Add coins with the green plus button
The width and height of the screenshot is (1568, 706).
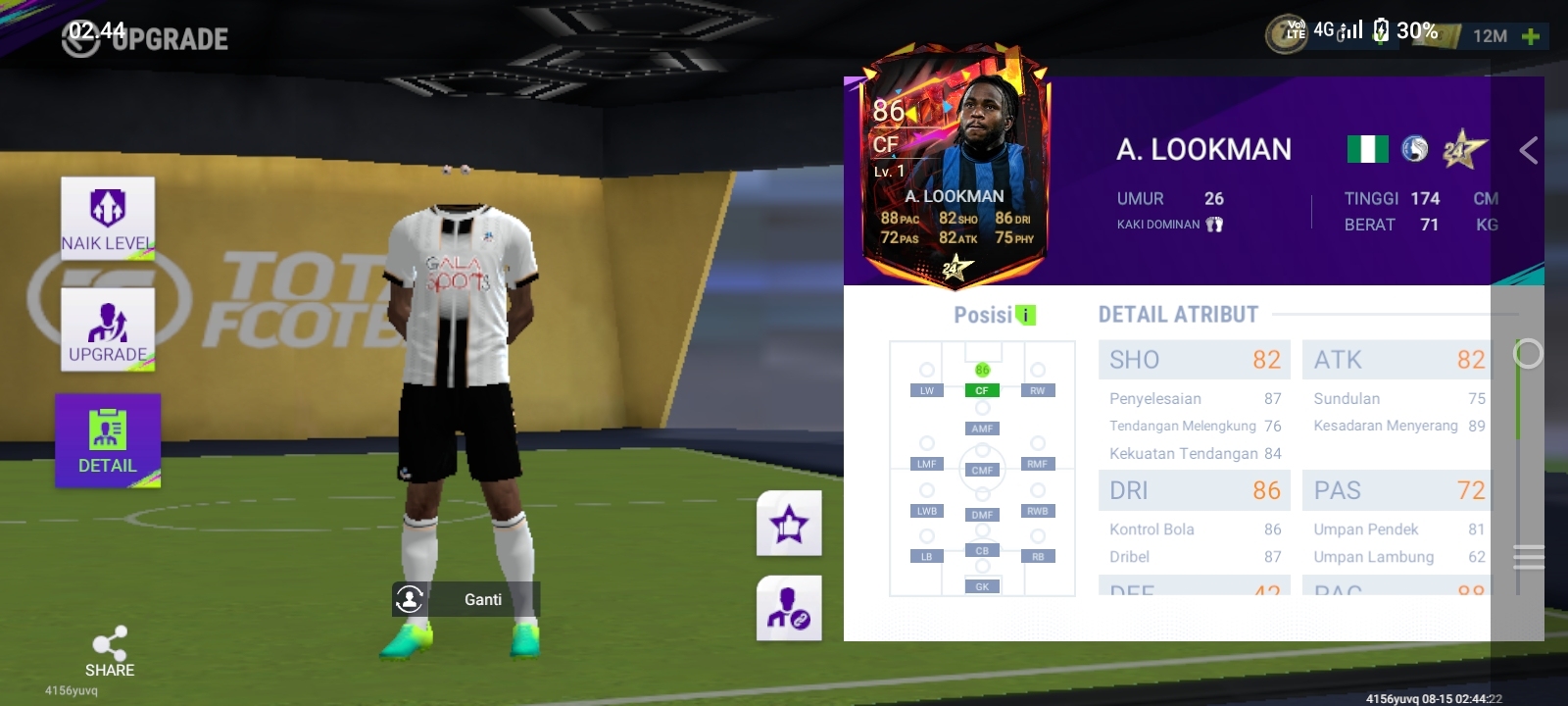coord(1531,36)
